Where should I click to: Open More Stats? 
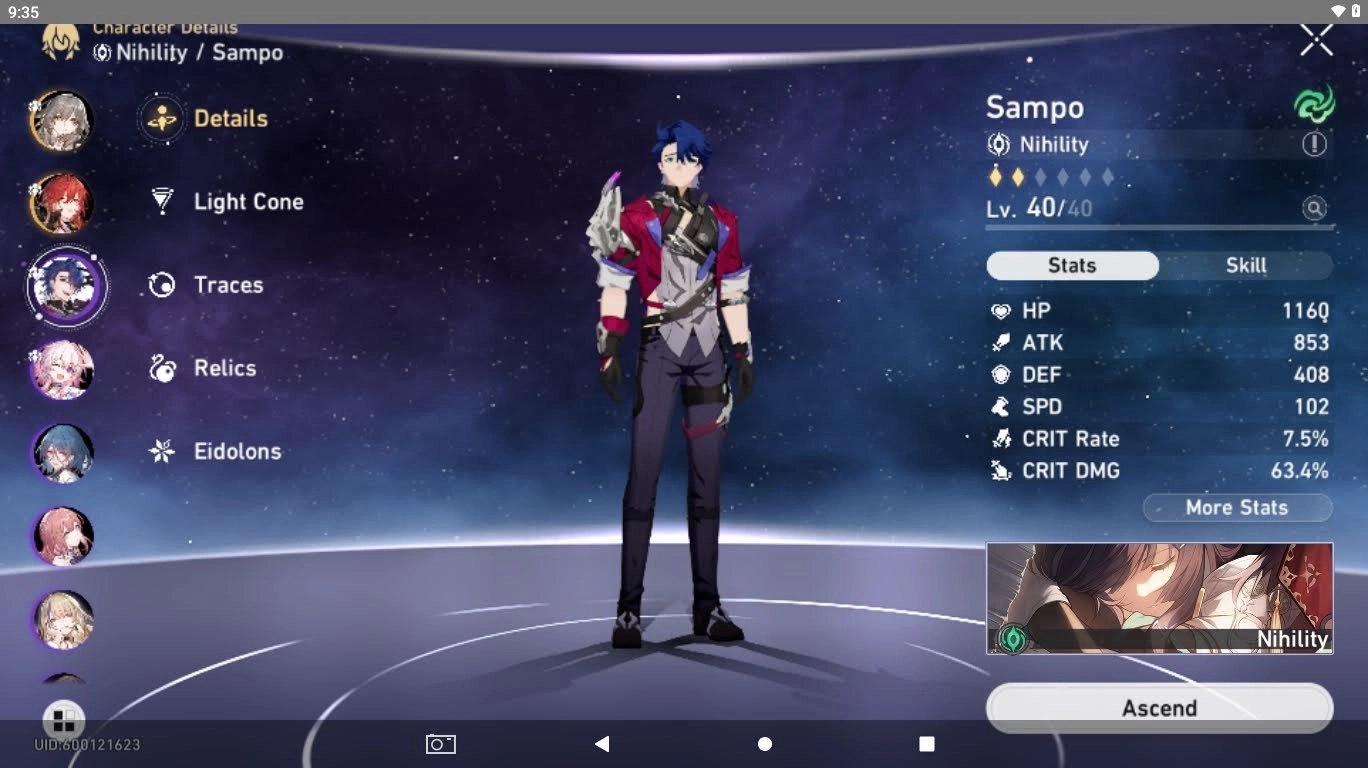pos(1237,507)
